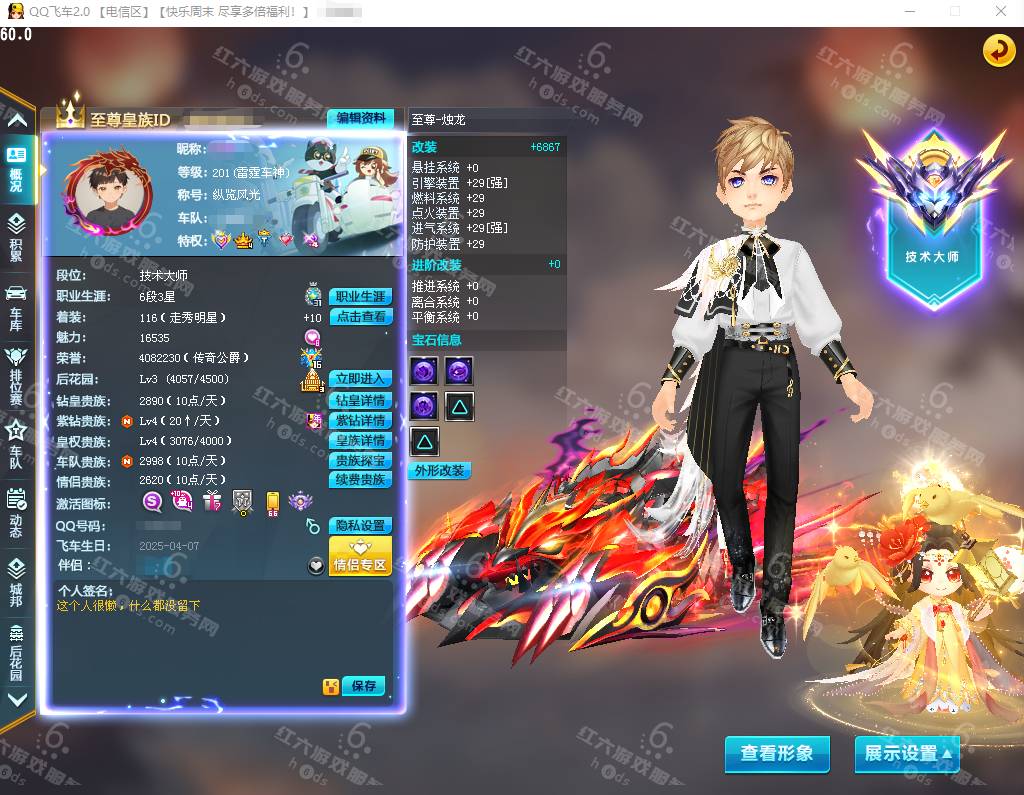1024x795 pixels.
Task: Select the 点击查看 outfit details button
Action: pyautogui.click(x=360, y=317)
